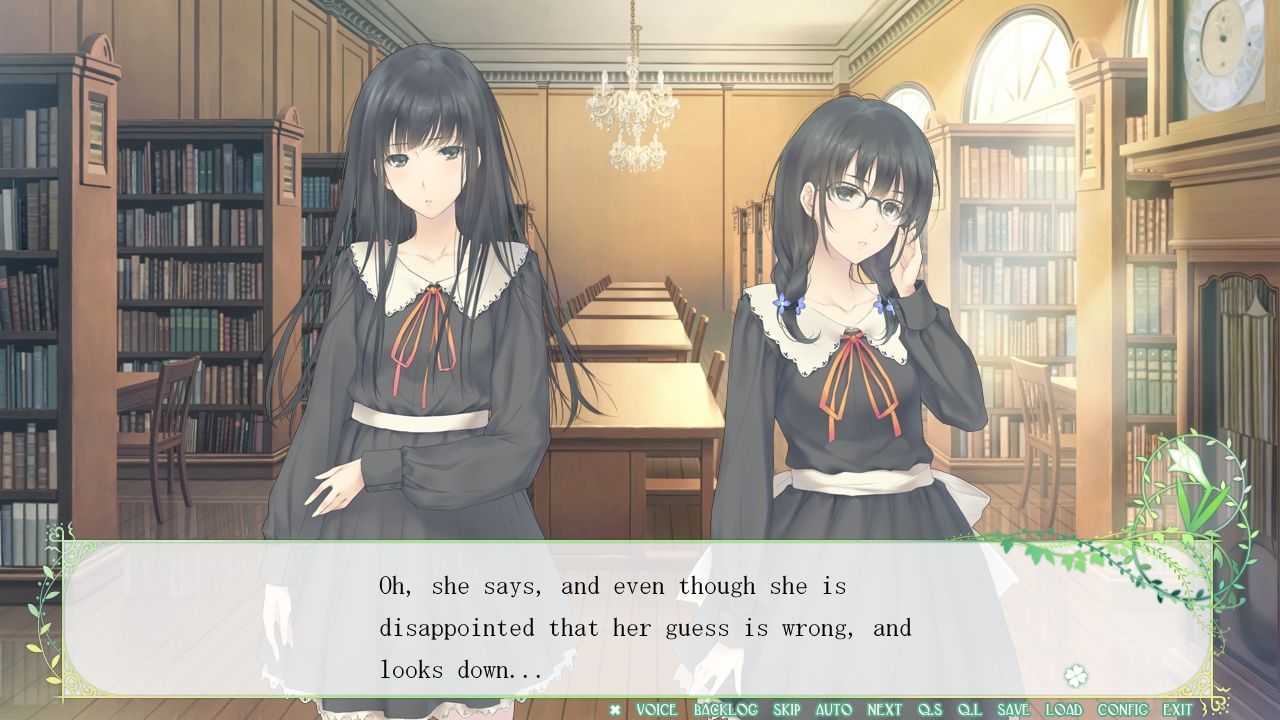Open the CONFIG settings

[1123, 710]
